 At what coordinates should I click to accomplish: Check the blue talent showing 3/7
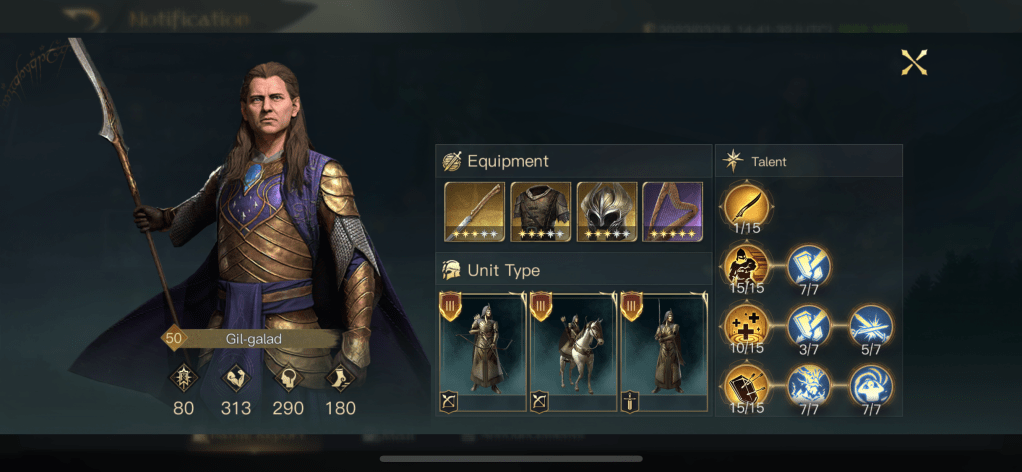coord(808,326)
